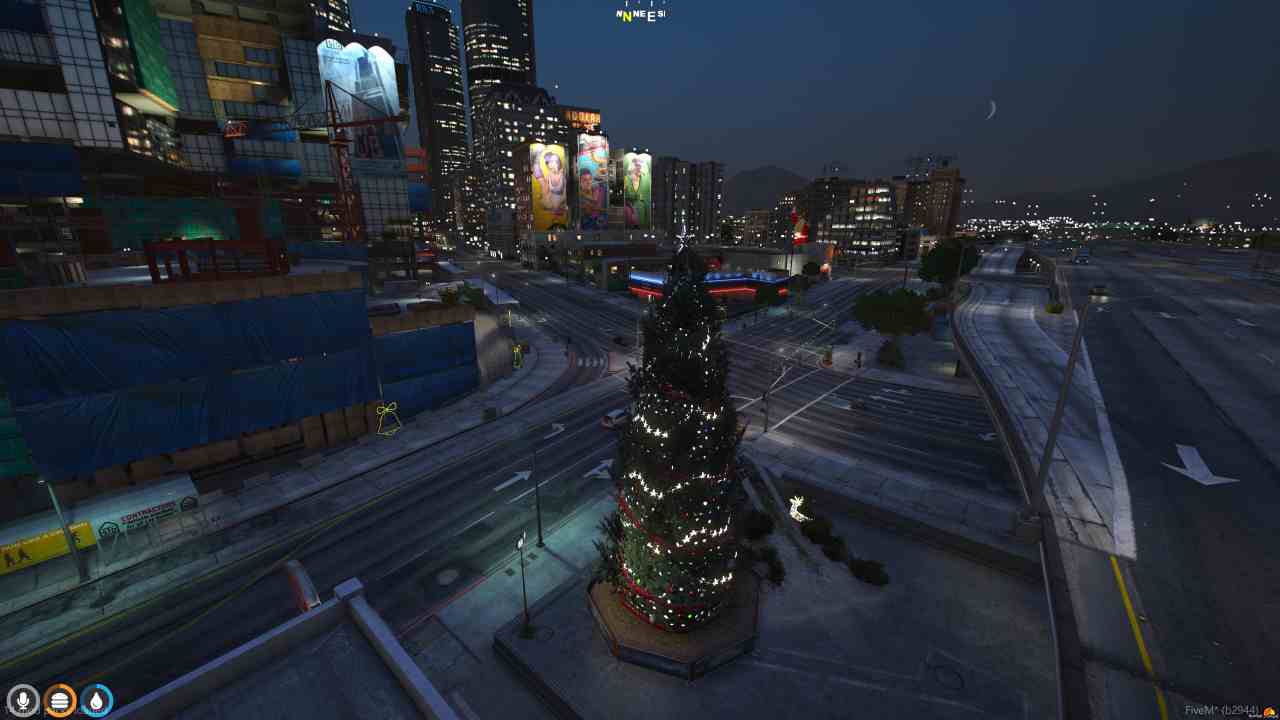The width and height of the screenshot is (1280, 720).
Task: Select the highlighted yellow N compass marker
Action: pos(628,15)
